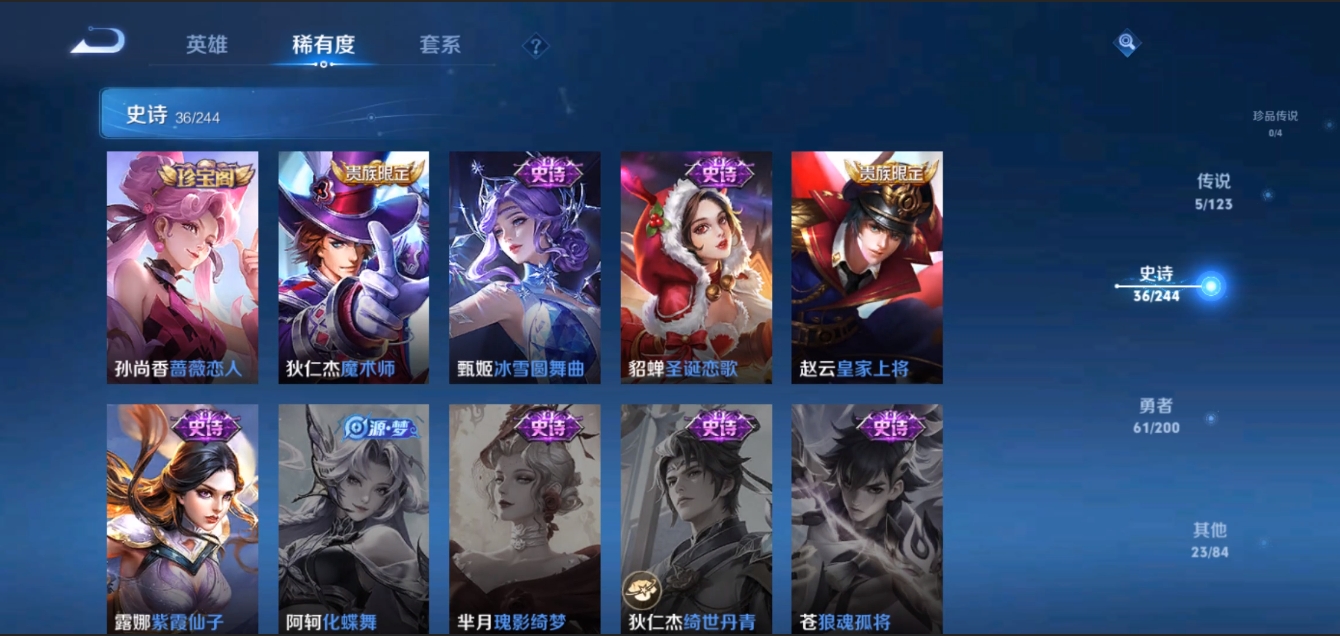
Task: Show the 其他 skin category
Action: 1209,539
